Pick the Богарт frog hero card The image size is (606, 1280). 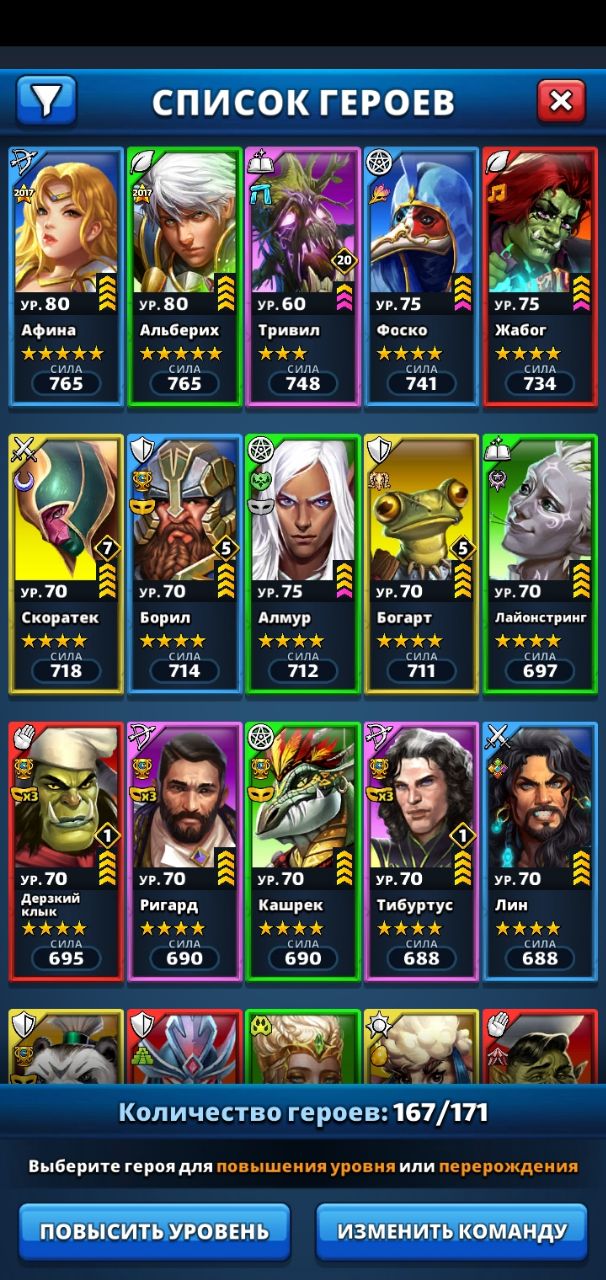421,562
